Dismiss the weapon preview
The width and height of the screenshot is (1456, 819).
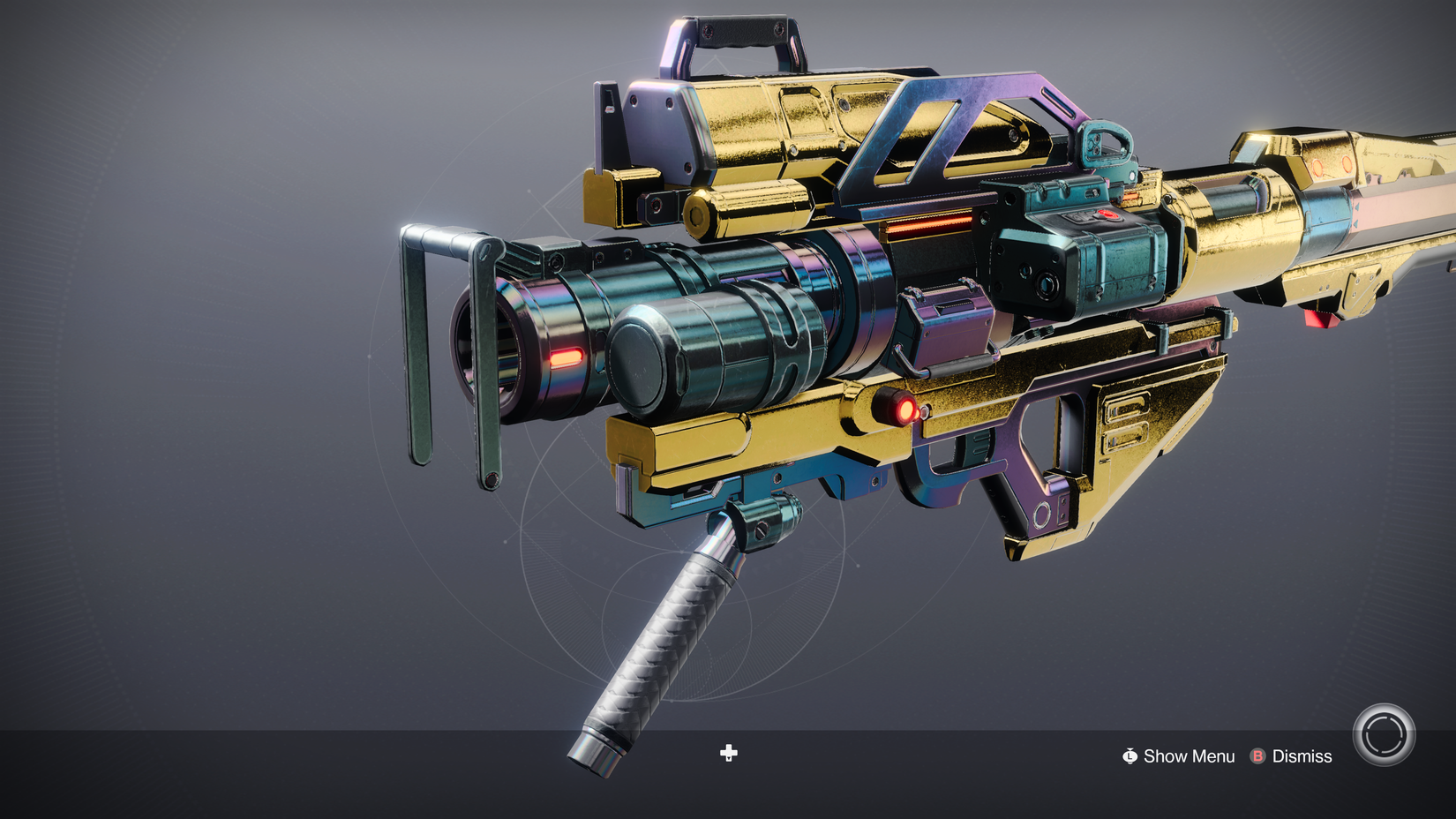[1302, 756]
